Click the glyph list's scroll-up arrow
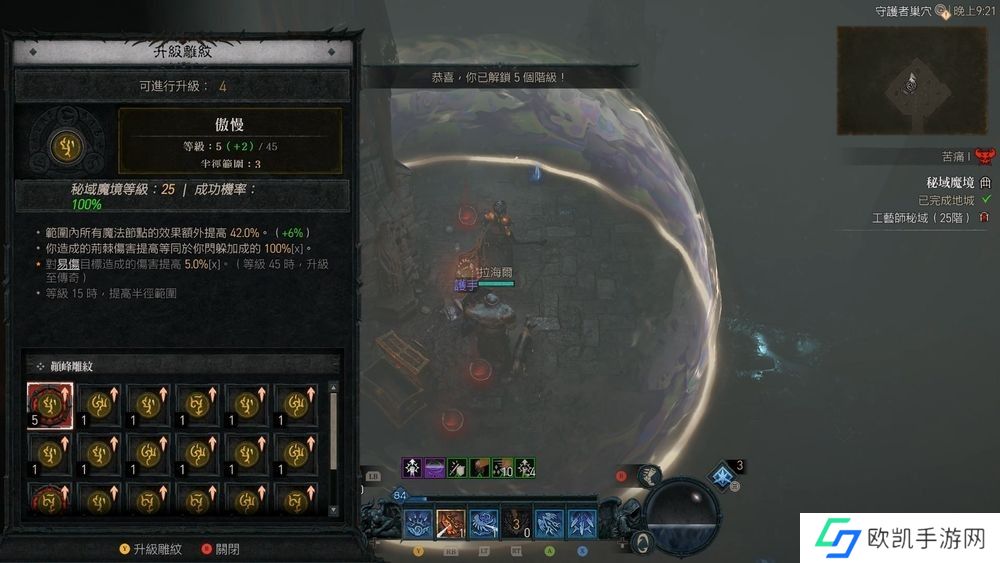This screenshot has height=563, width=1000. [x=334, y=386]
